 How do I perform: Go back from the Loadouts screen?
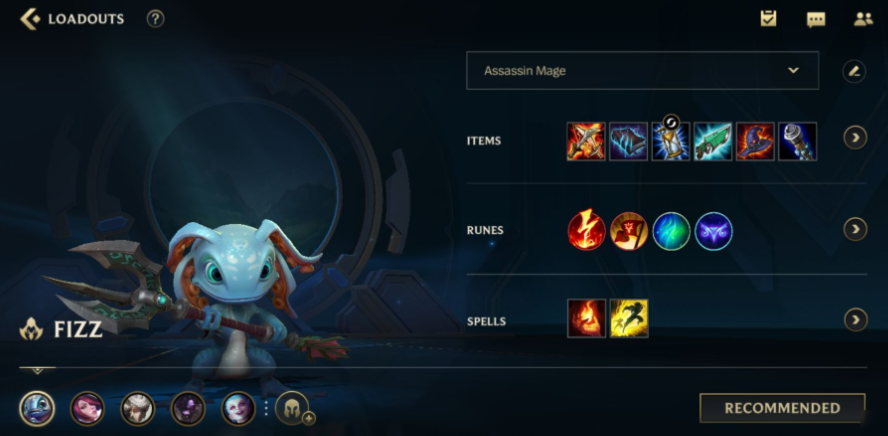tap(30, 19)
